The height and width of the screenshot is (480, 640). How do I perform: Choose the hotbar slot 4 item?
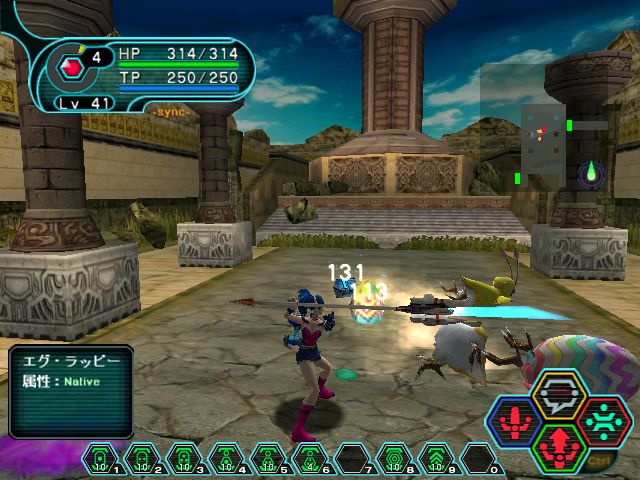click(227, 459)
